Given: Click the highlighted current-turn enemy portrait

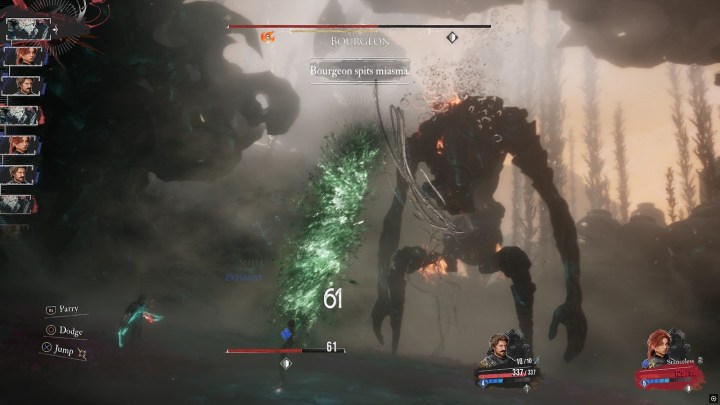Looking at the screenshot, I should pyautogui.click(x=22, y=29).
